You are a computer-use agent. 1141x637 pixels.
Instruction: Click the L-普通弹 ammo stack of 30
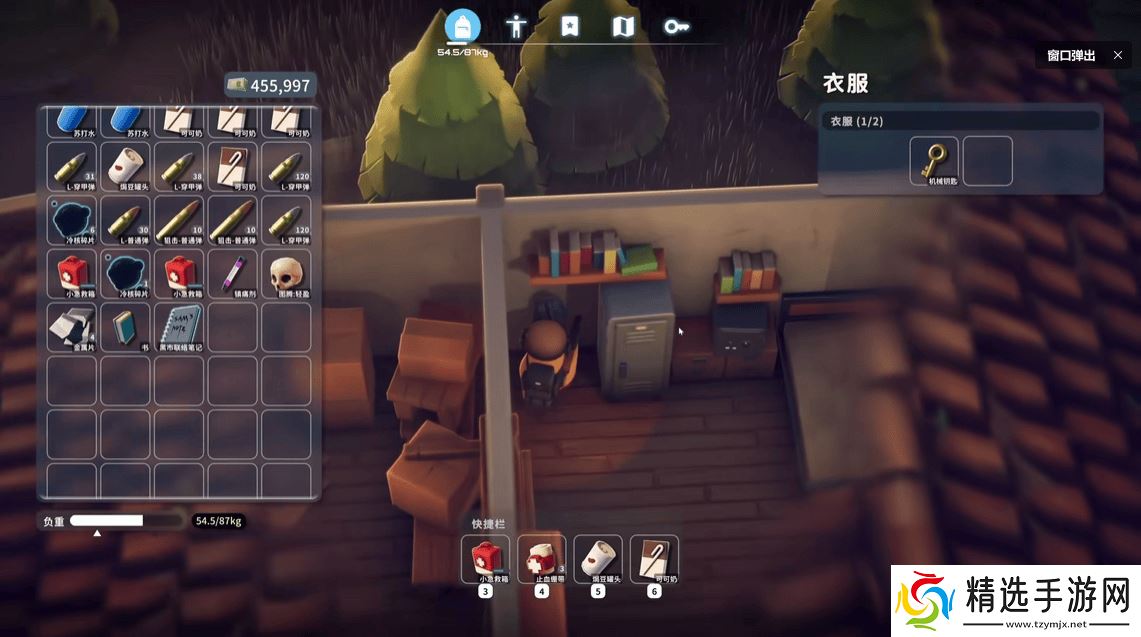pos(126,220)
